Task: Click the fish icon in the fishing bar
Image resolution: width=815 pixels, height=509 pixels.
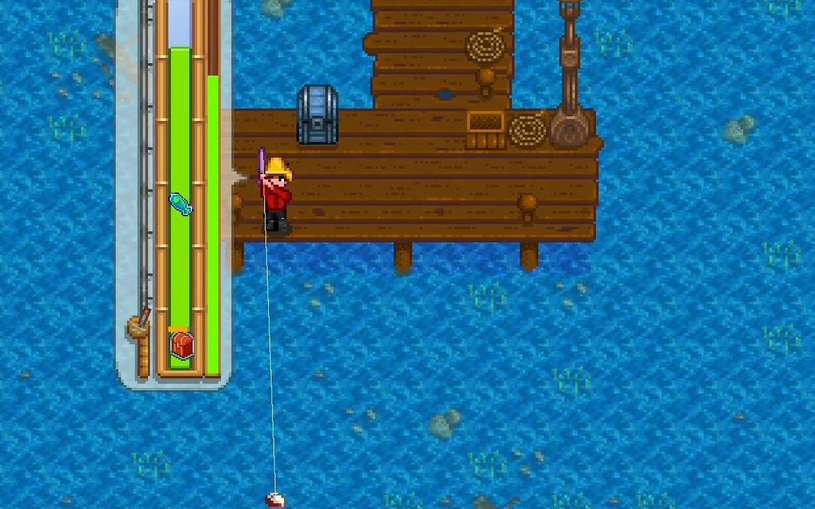Action: [x=180, y=203]
